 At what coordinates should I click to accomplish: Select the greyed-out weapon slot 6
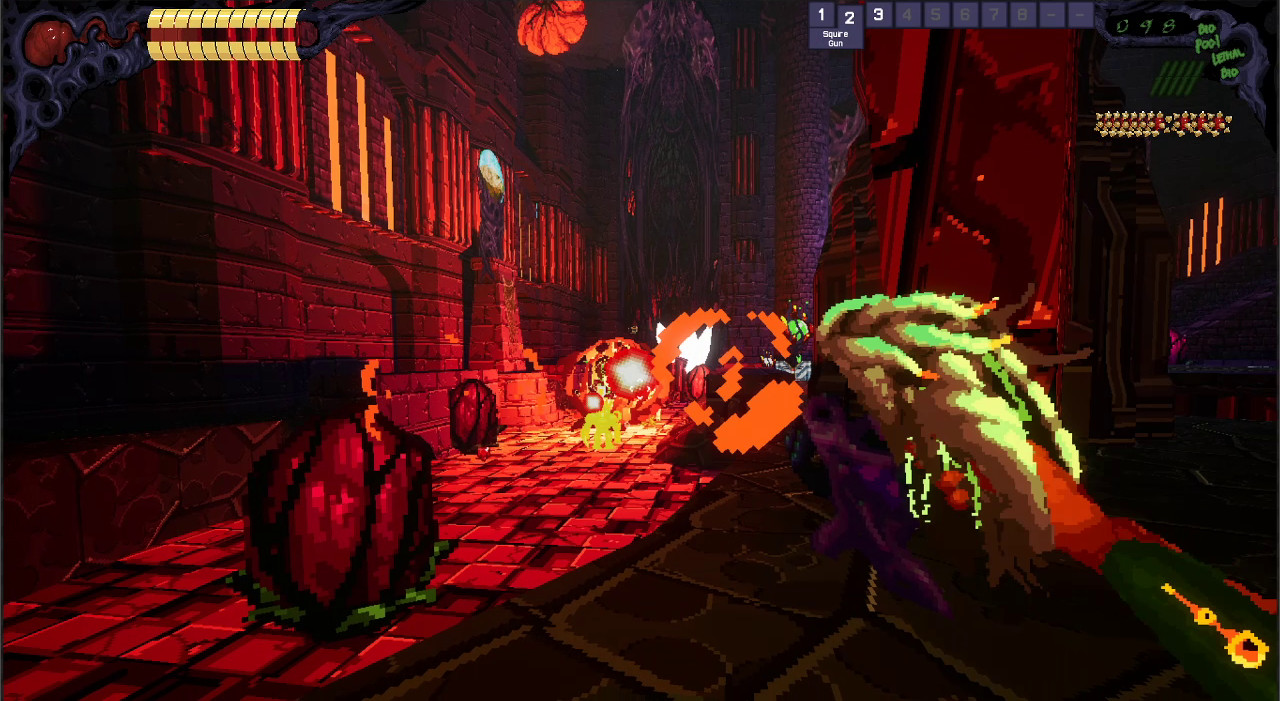pyautogui.click(x=965, y=15)
